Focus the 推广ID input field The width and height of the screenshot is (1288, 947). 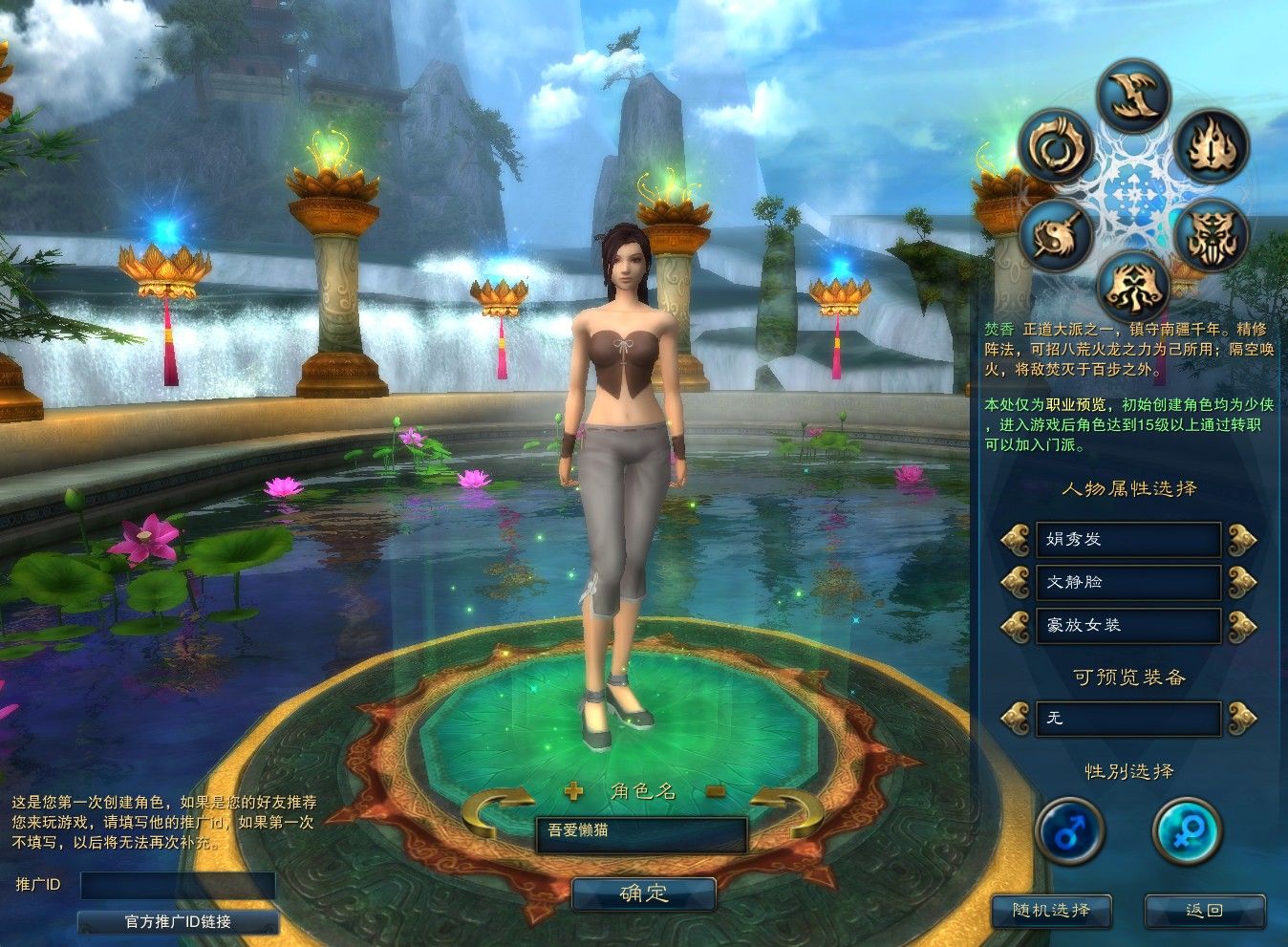point(178,885)
